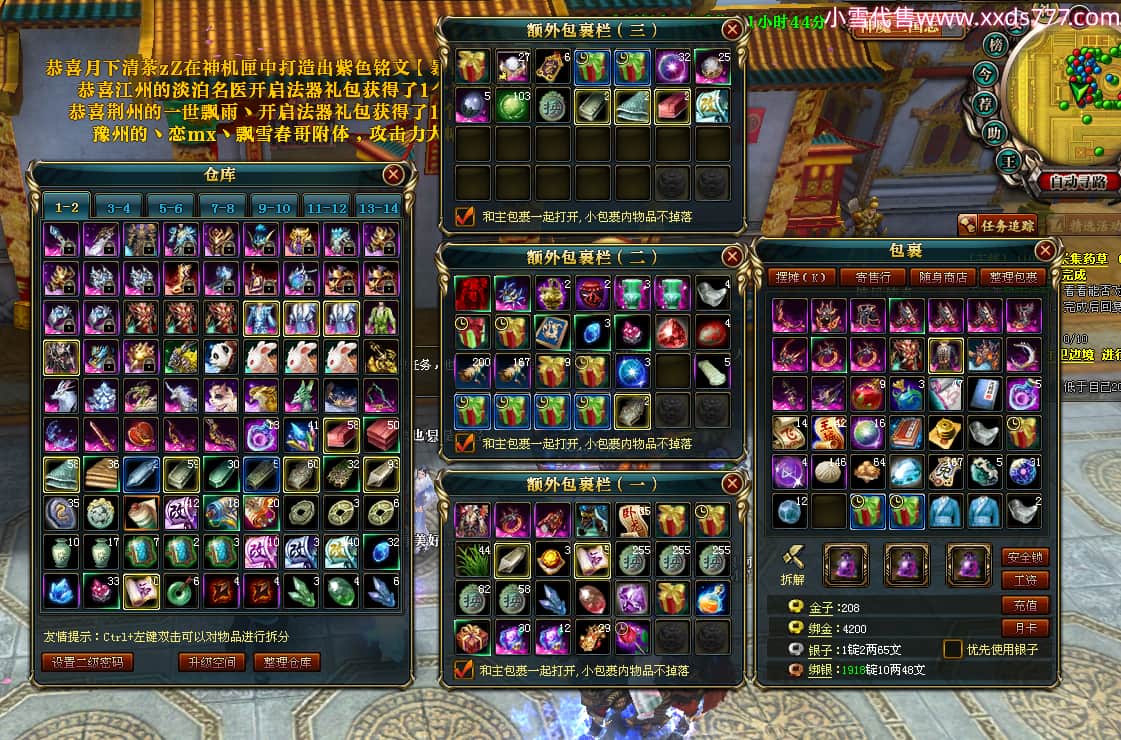
Task: Toggle 和主包裹一起打开 checkbox in 额外包裹栏(二)
Action: (464, 442)
